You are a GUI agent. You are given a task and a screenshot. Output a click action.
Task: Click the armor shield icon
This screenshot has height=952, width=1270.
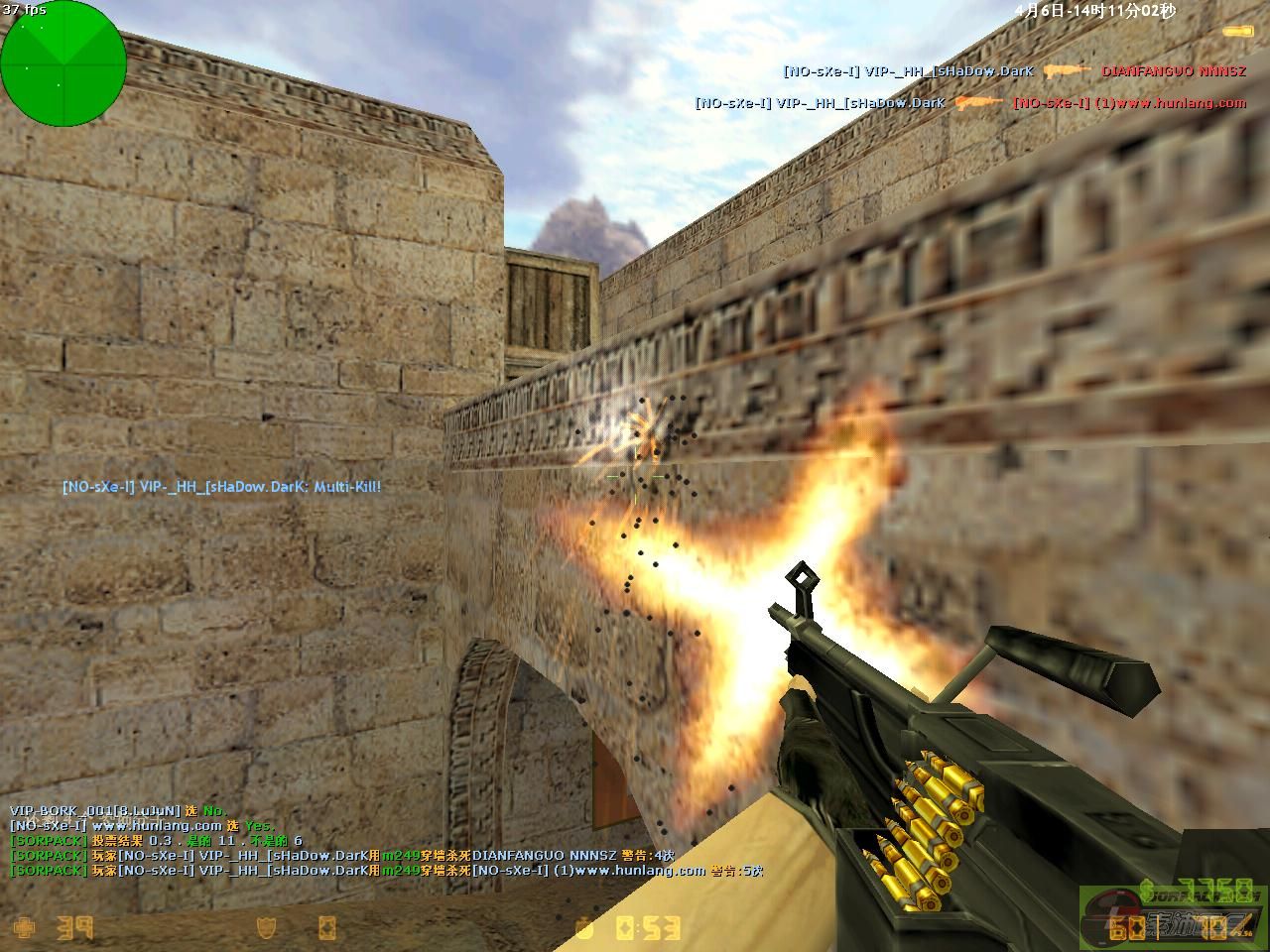point(266,928)
